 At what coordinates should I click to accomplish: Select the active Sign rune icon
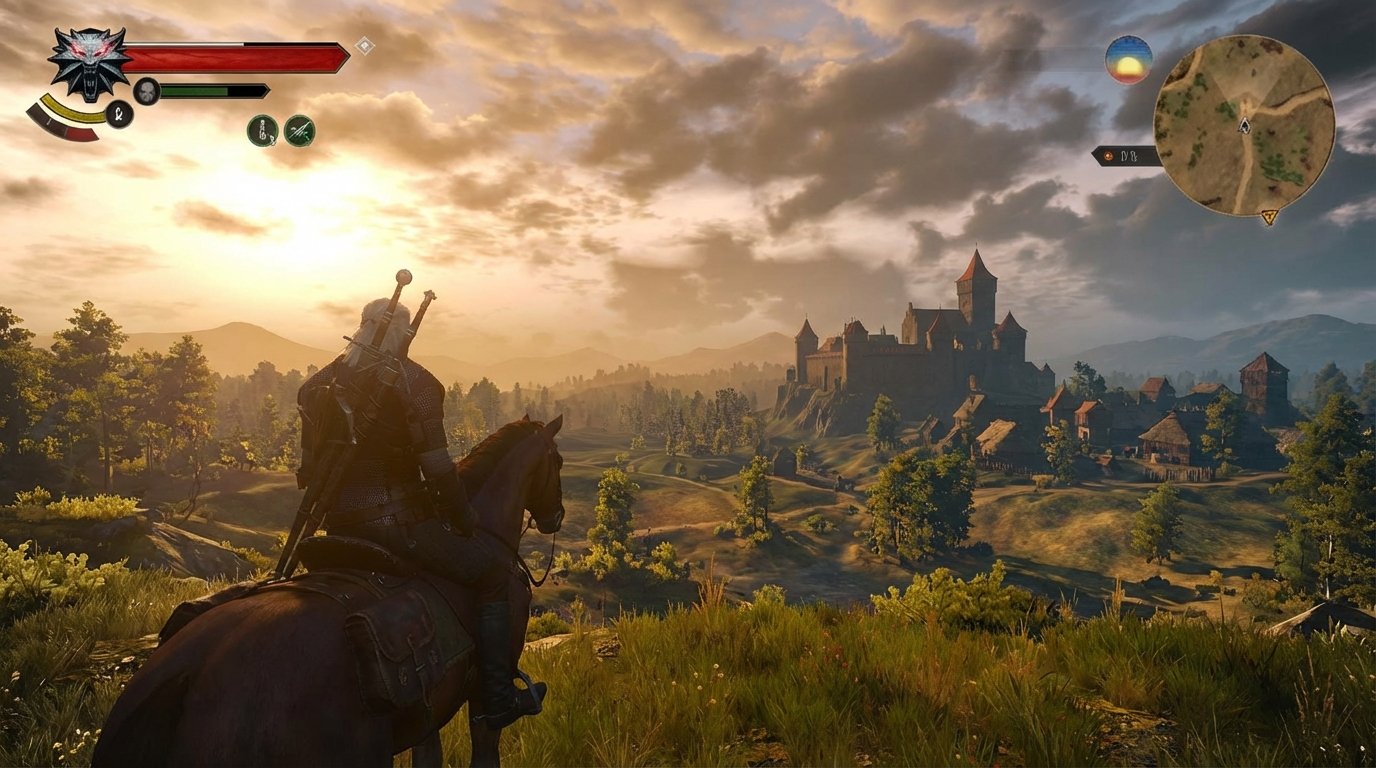(118, 112)
